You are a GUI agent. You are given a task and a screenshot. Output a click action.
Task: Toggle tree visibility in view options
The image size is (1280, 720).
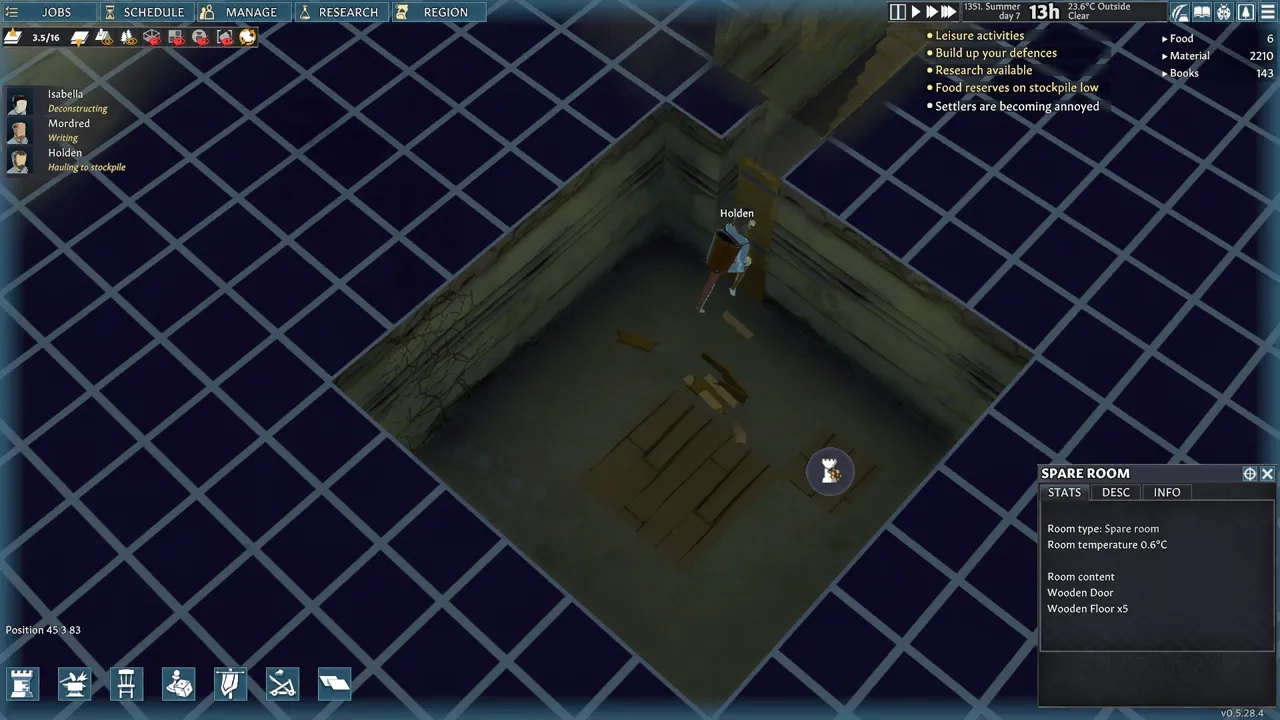pyautogui.click(x=128, y=37)
